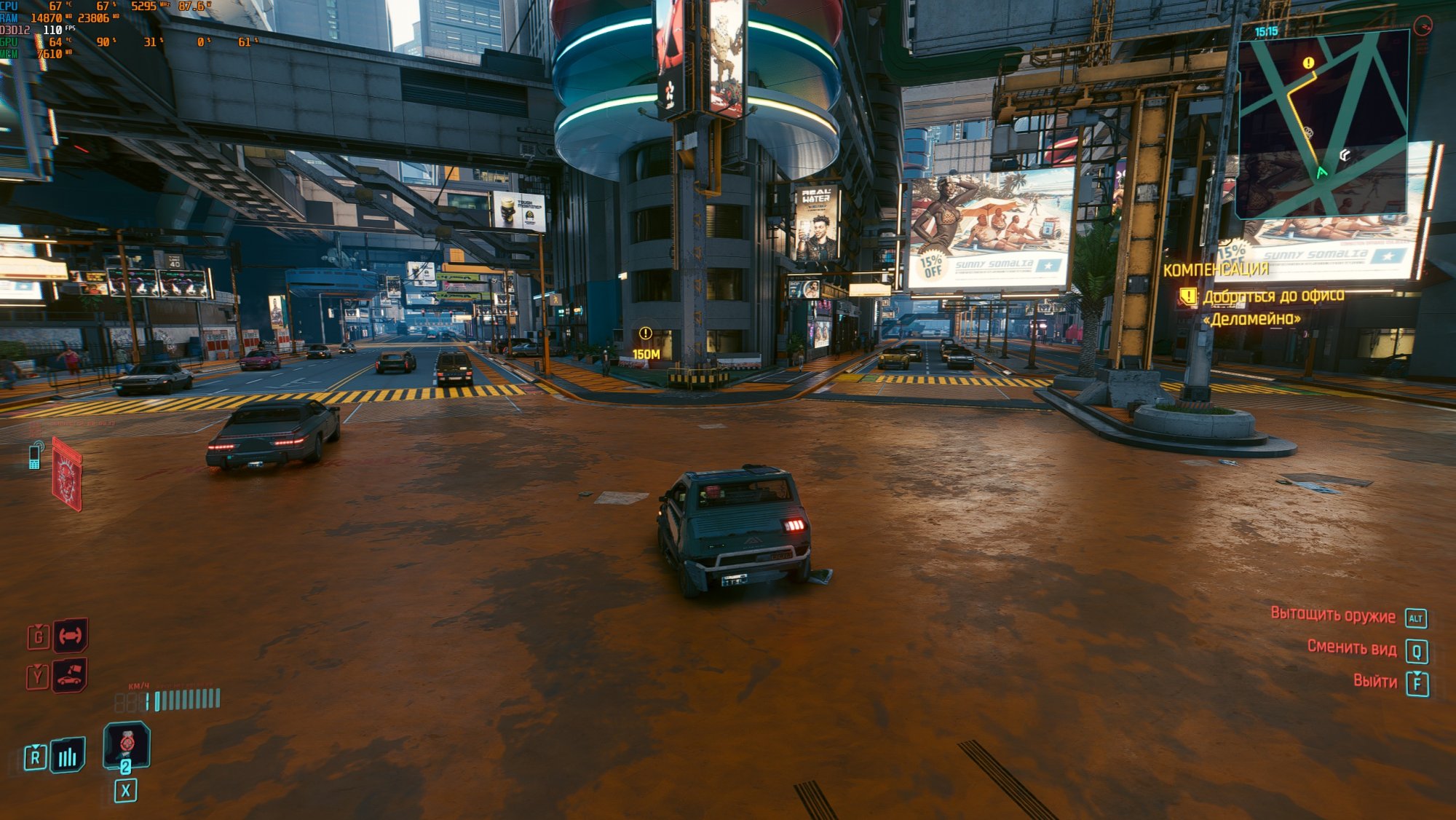Open the radio equalizer icon

point(68,757)
